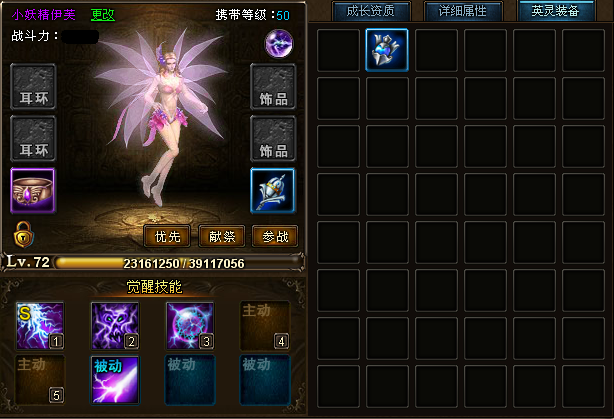Click the 优先 button

[x=168, y=236]
